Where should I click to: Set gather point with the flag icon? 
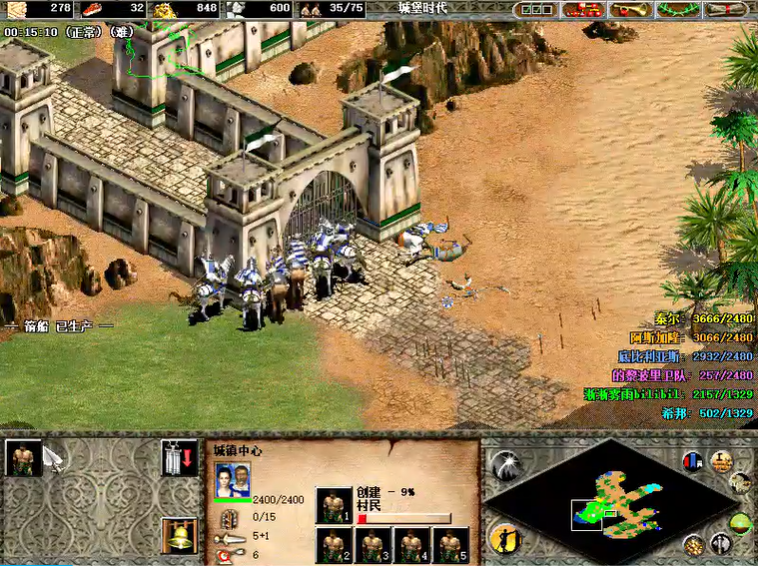coord(54,457)
